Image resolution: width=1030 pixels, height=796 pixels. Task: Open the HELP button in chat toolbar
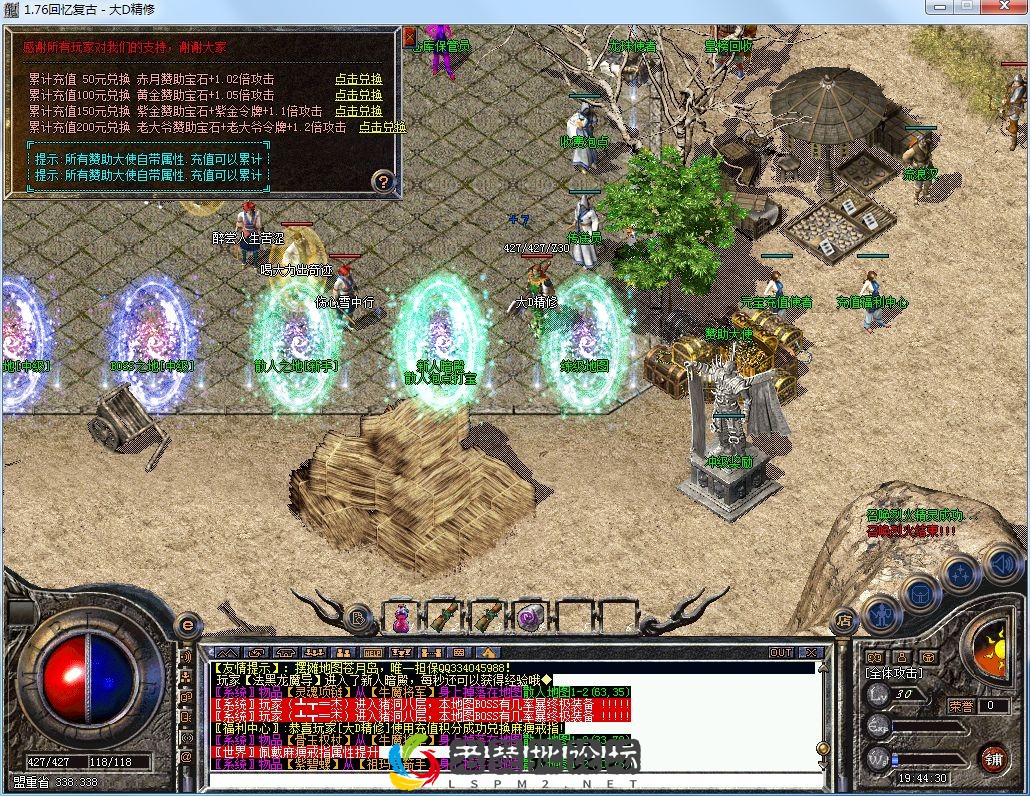coord(373,653)
